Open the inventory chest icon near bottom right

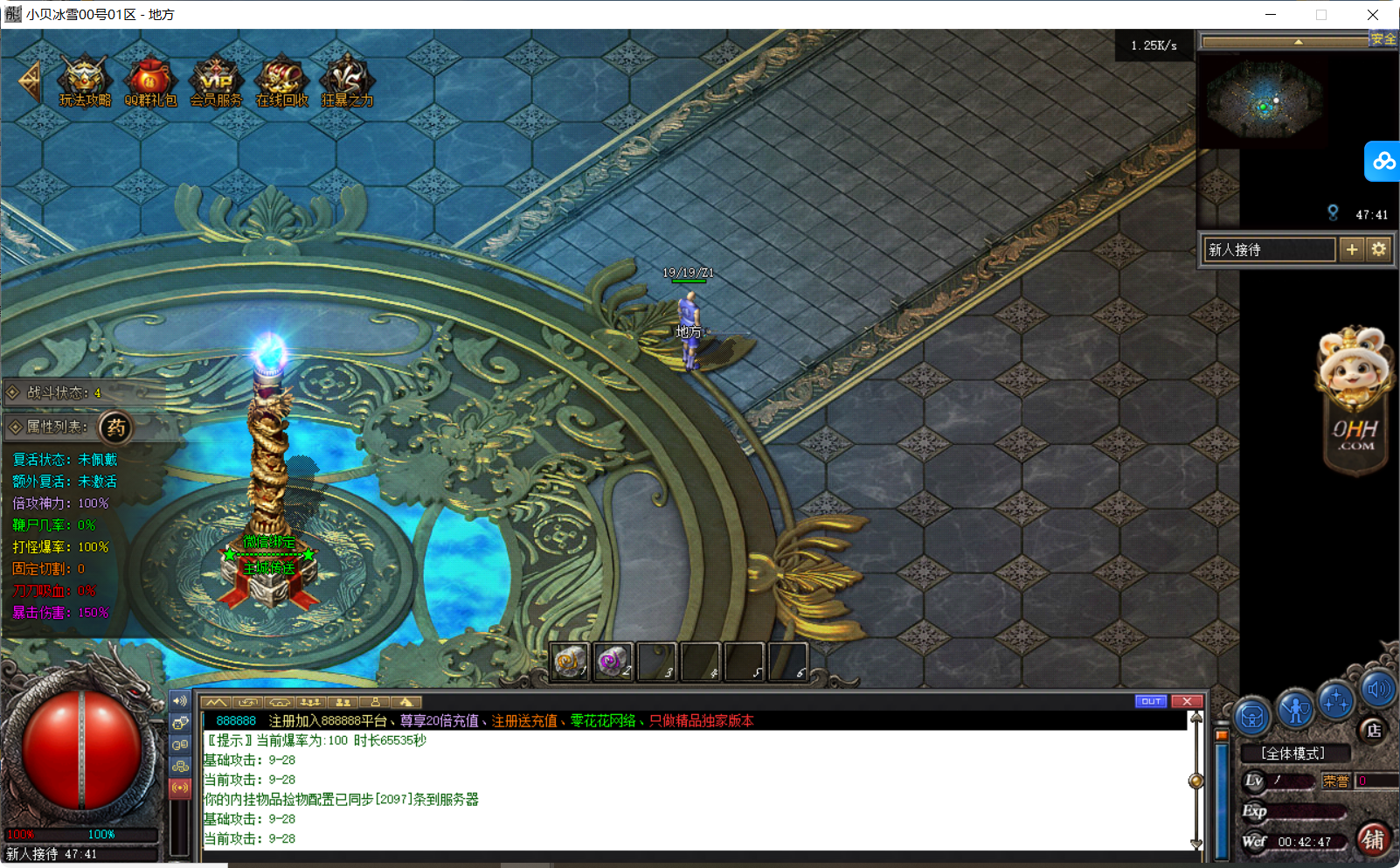click(1252, 717)
